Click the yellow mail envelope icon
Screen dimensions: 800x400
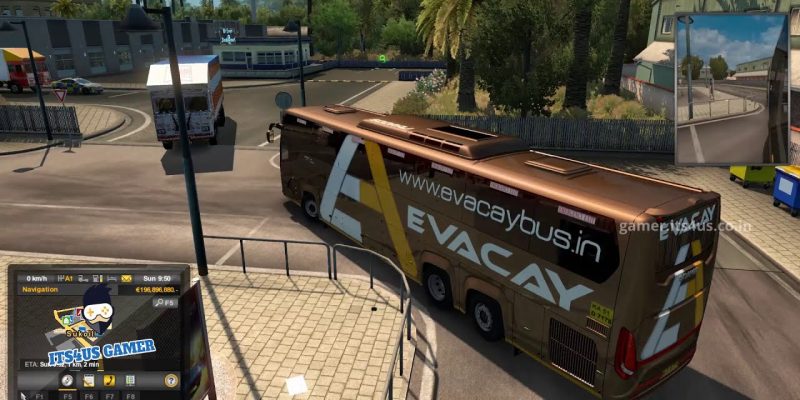pos(126,278)
